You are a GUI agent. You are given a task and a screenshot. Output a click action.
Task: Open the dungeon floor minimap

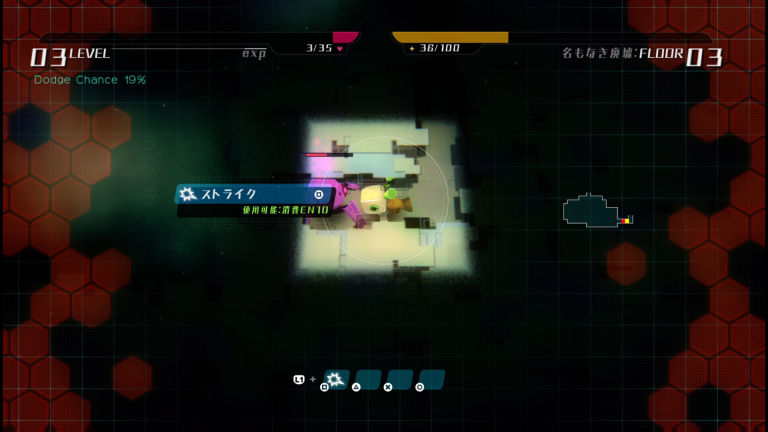point(597,211)
